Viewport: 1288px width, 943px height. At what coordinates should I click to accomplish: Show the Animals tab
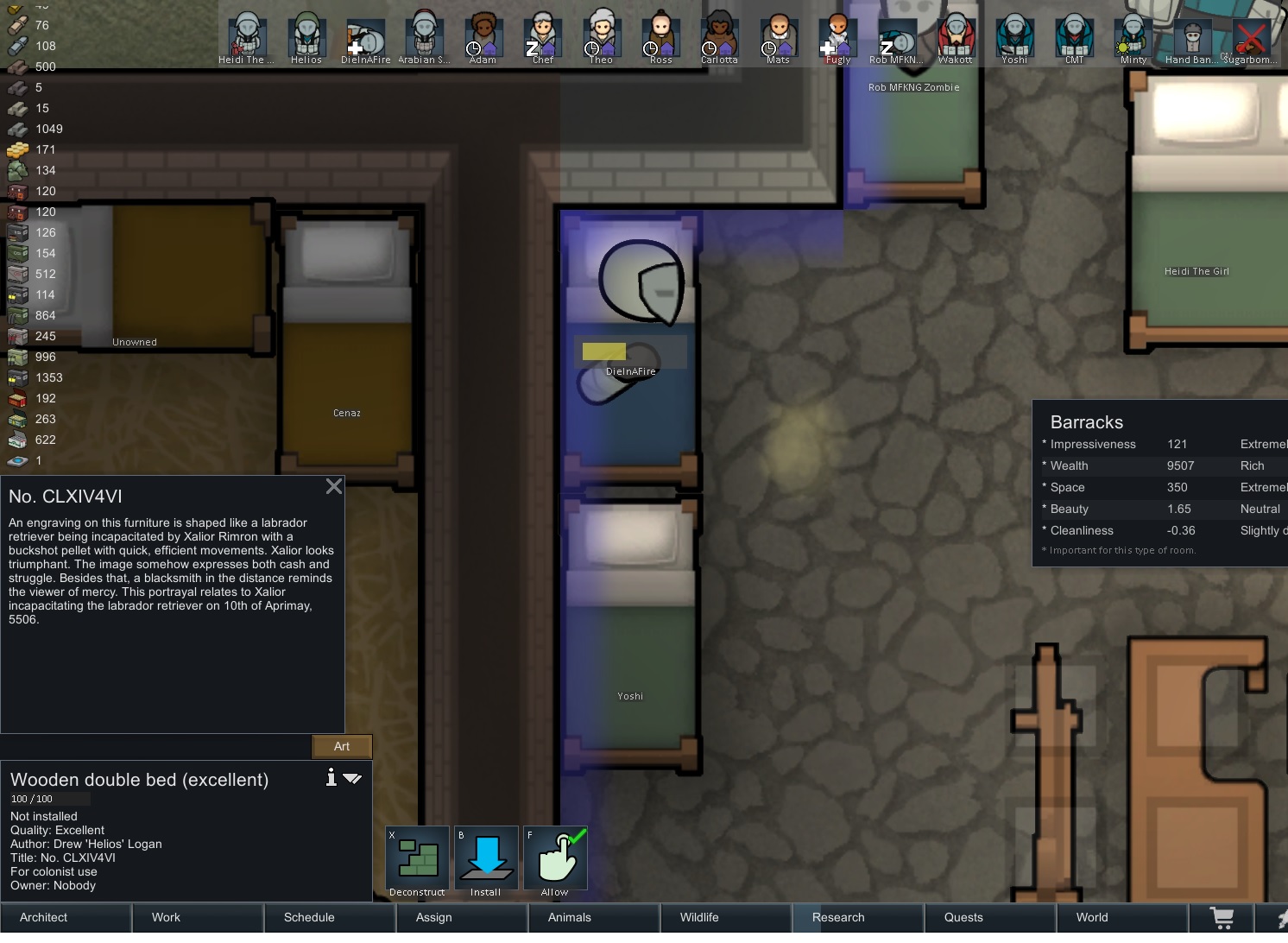[594, 917]
